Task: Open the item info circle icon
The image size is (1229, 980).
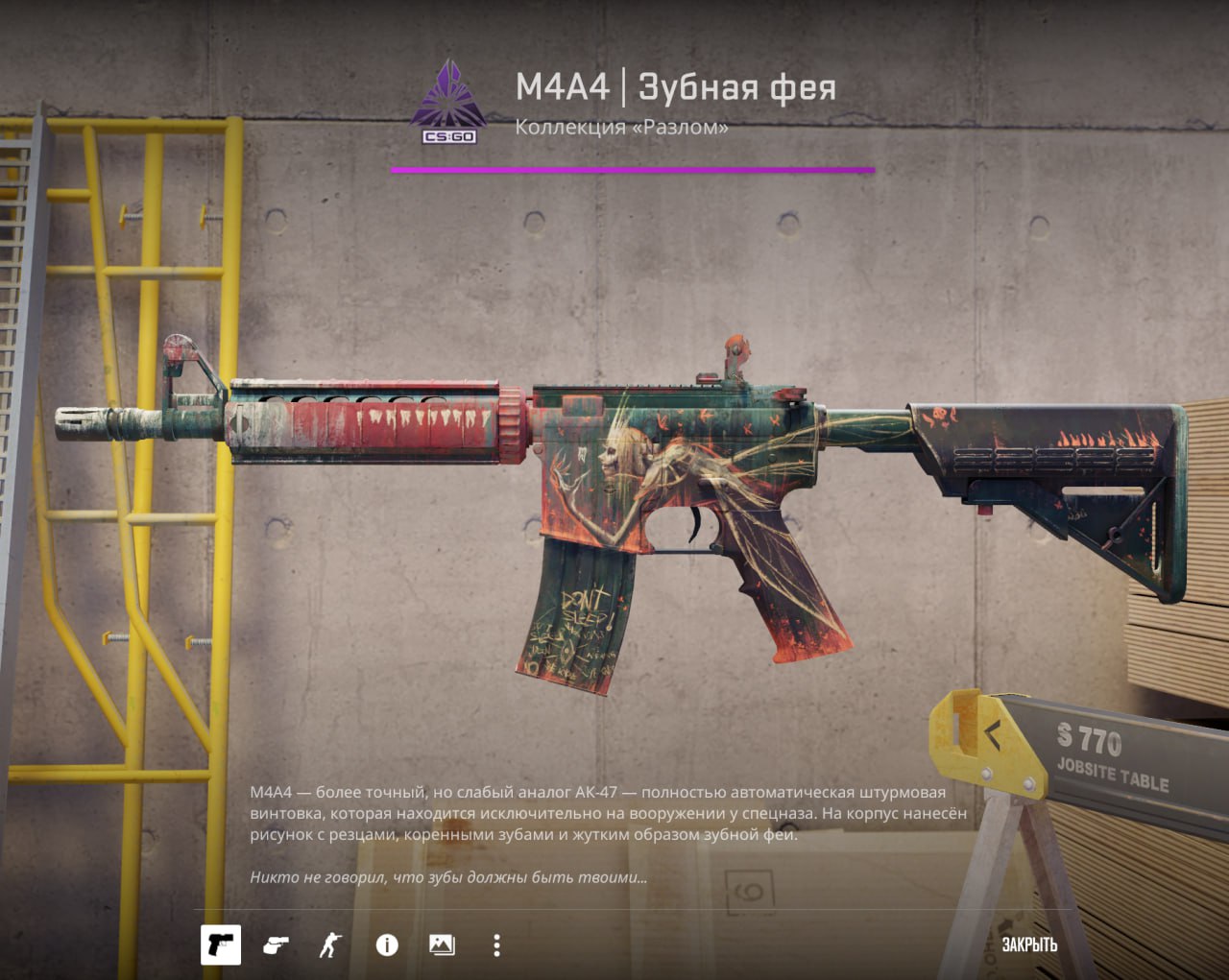Action: pyautogui.click(x=387, y=945)
